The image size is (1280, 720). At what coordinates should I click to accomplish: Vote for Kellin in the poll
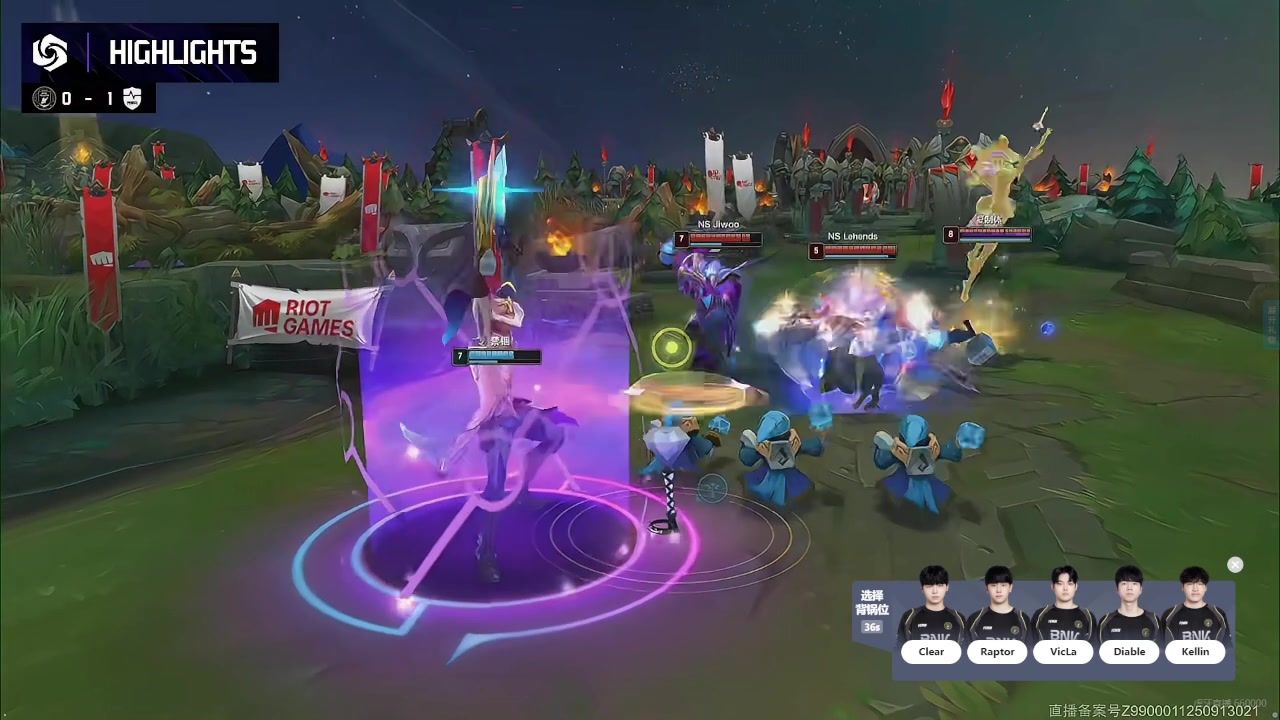coord(1195,651)
